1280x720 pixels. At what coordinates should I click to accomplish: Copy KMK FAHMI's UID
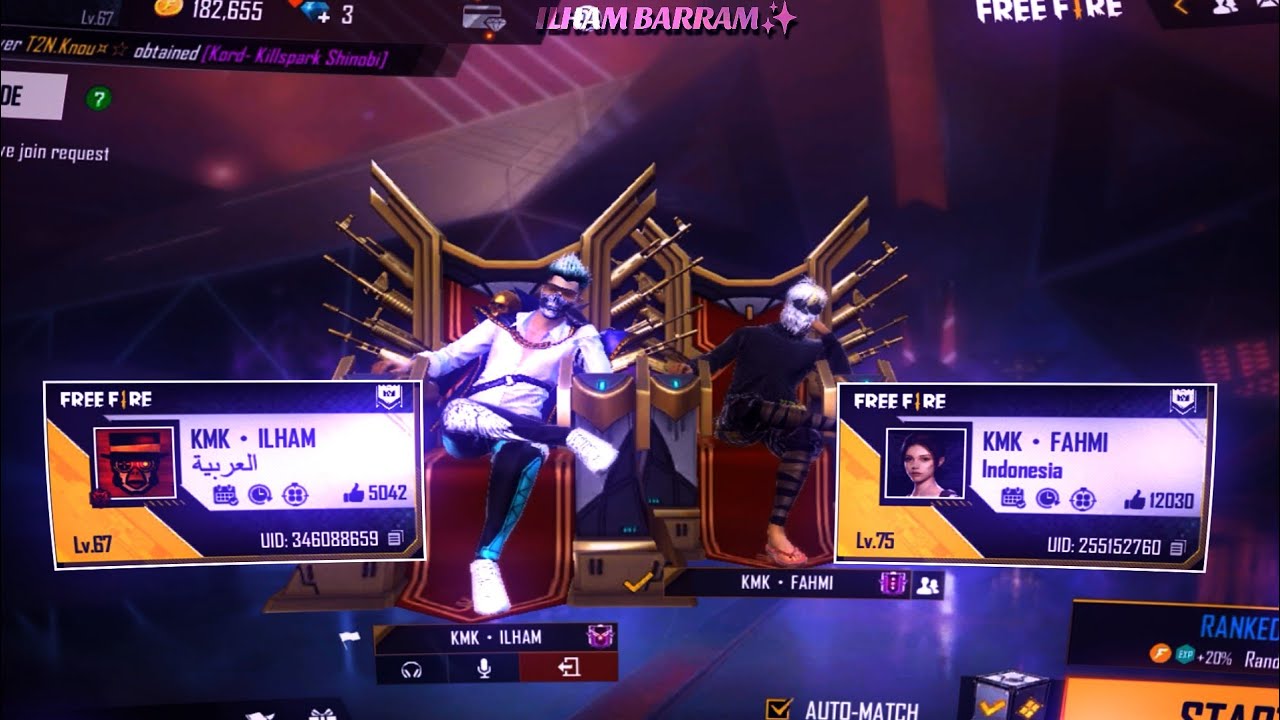click(1177, 547)
